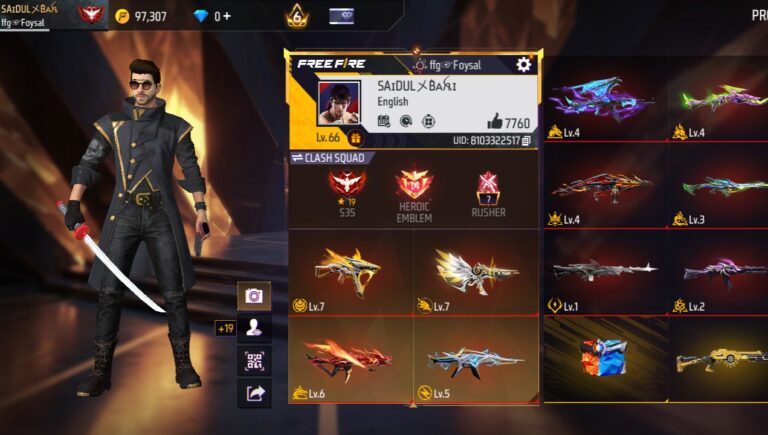The height and width of the screenshot is (435, 768).
Task: Tap the player avatar portrait
Action: coord(338,105)
